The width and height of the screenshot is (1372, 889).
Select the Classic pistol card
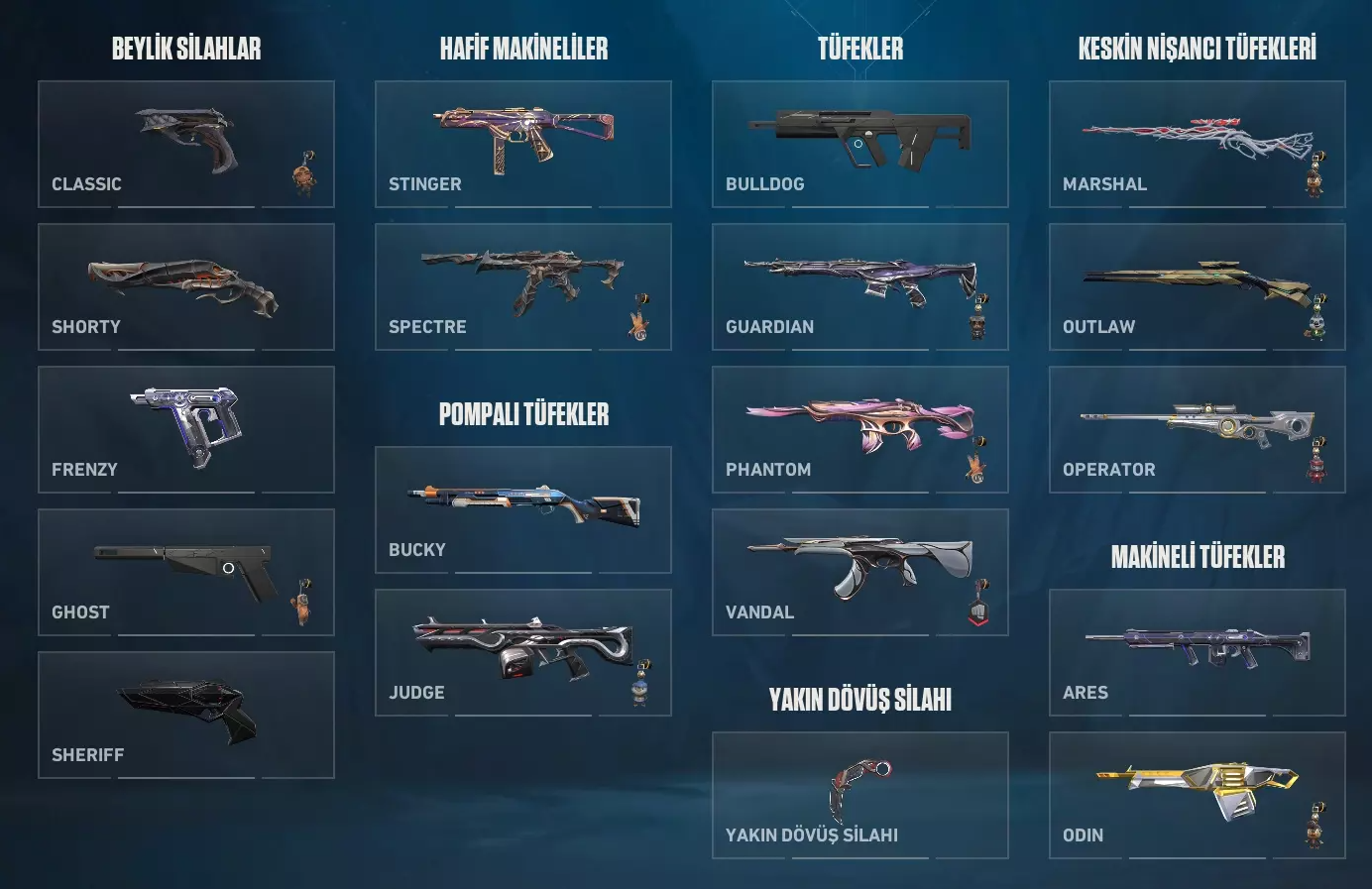pyautogui.click(x=185, y=144)
